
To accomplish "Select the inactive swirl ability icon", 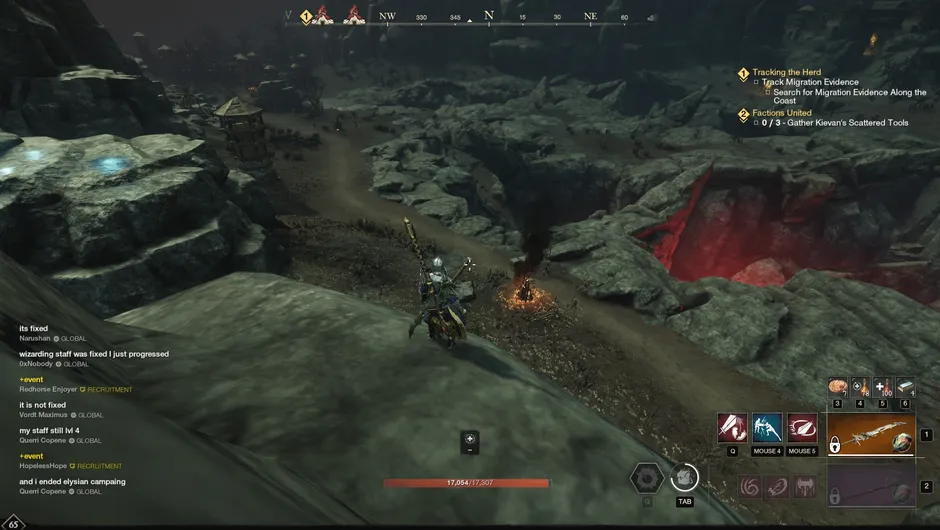I will pyautogui.click(x=748, y=487).
